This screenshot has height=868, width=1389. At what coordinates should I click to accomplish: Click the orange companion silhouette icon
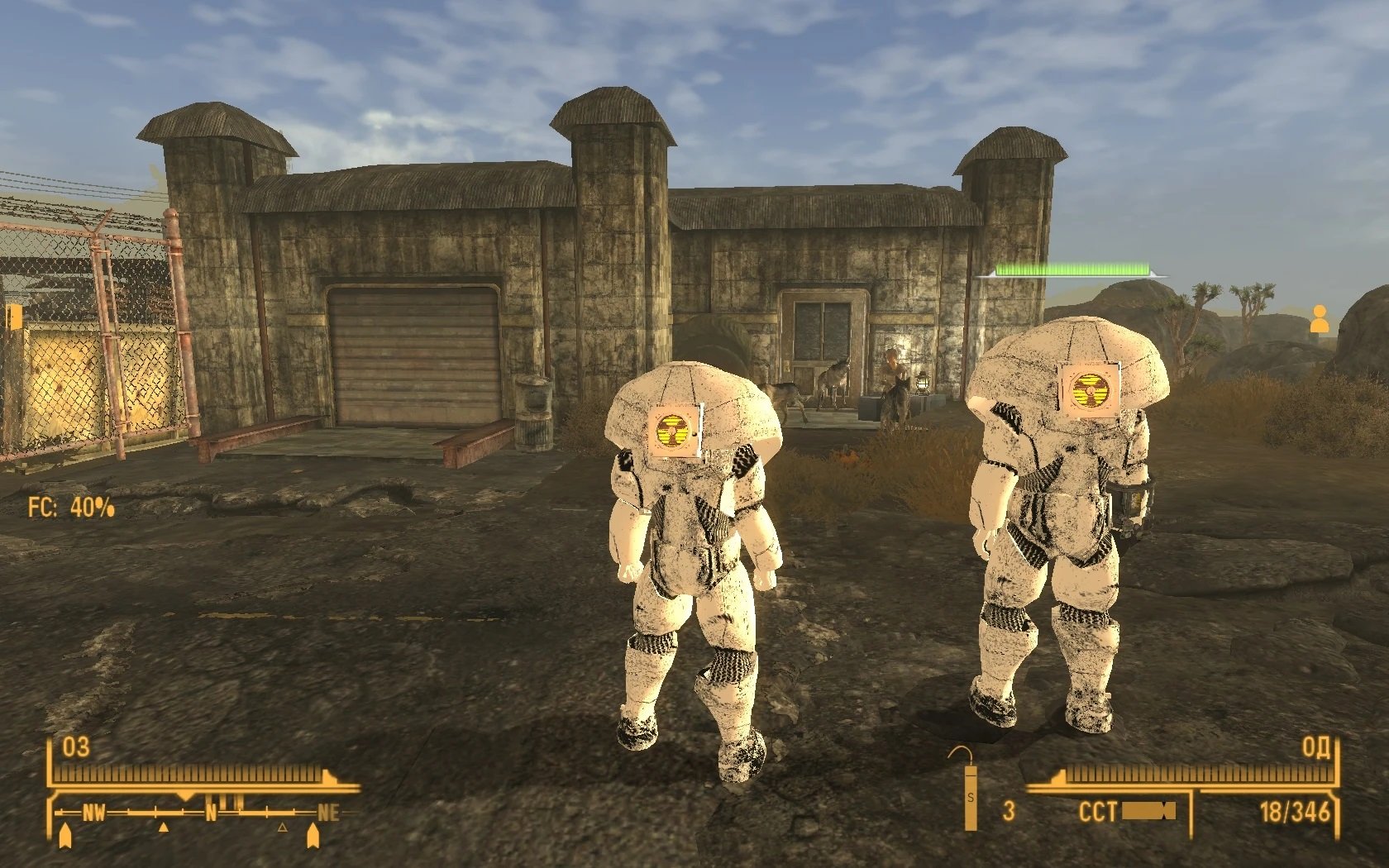tap(1320, 319)
